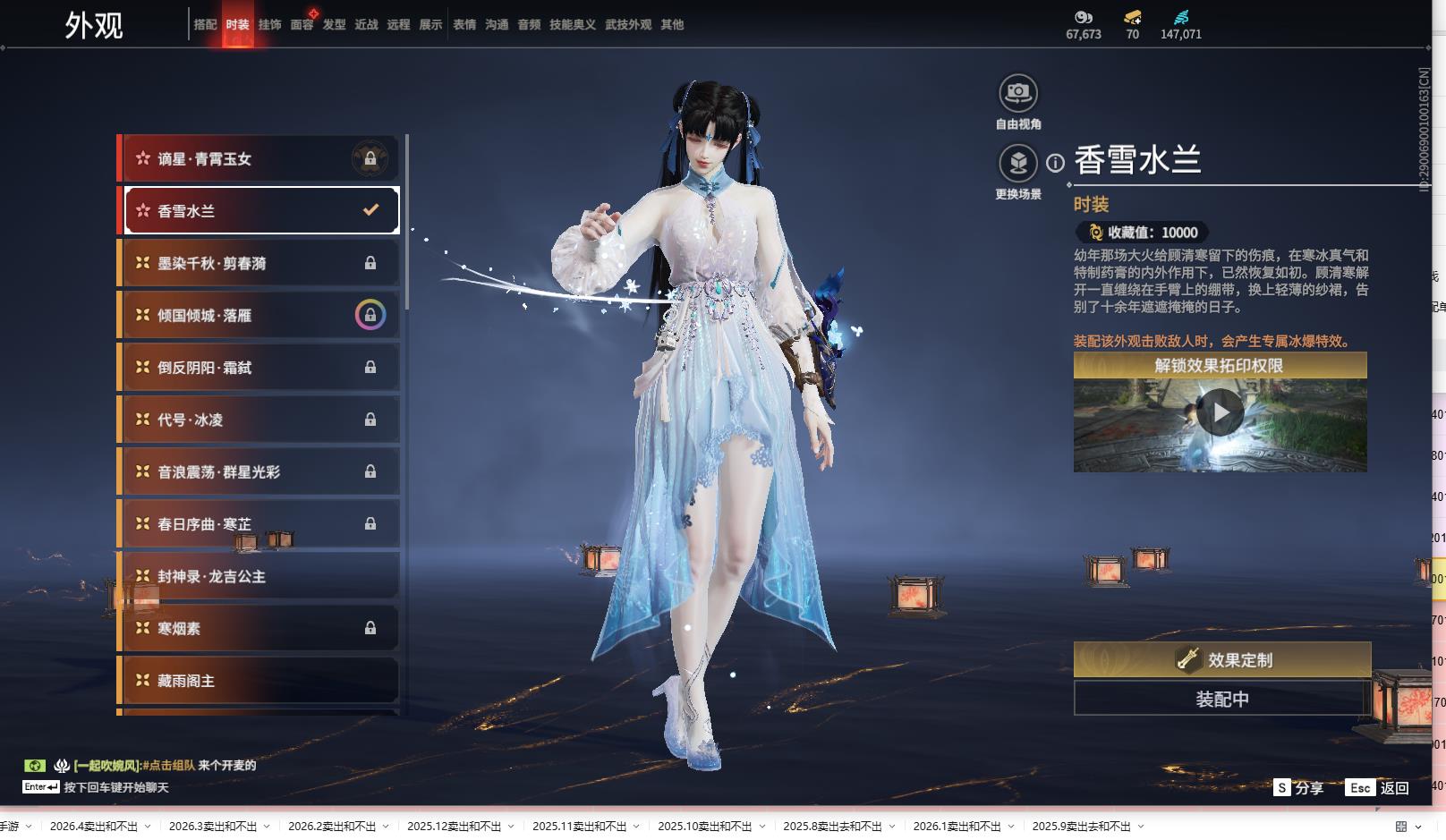Screen dimensions: 1446x840
Task: Select the 发型 hairstyle tab
Action: [x=334, y=25]
